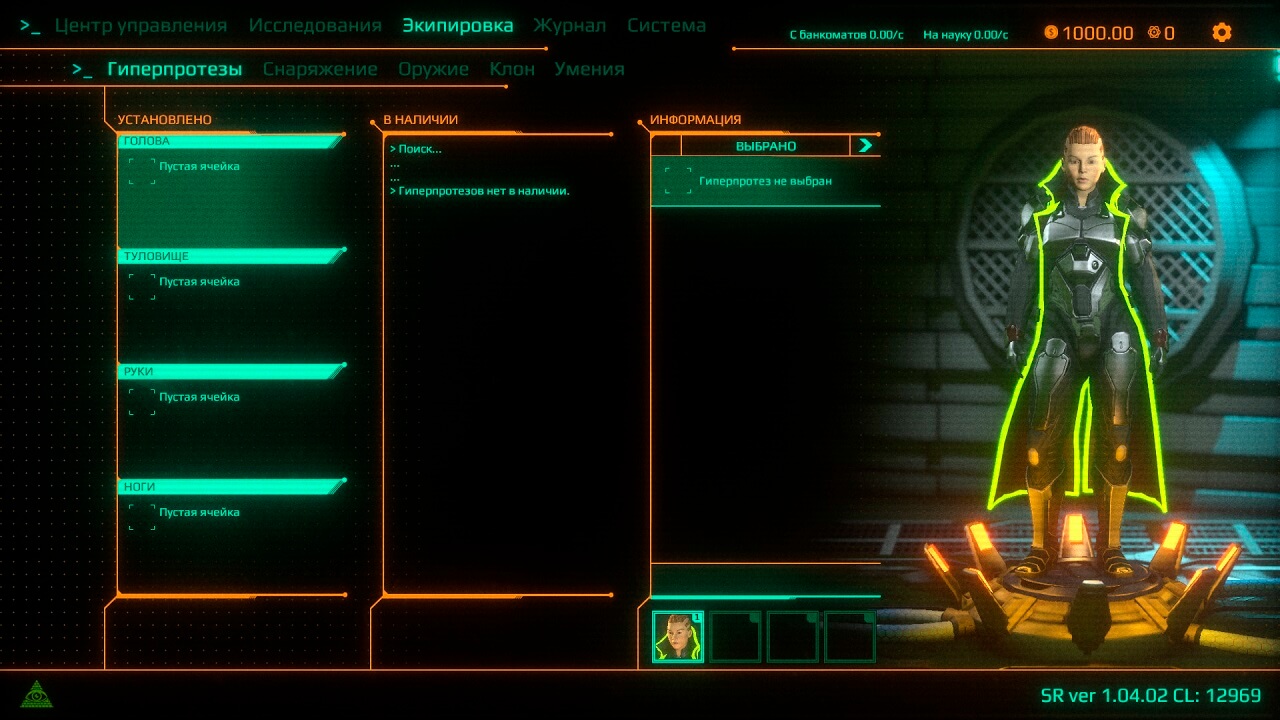The height and width of the screenshot is (720, 1280).
Task: Open the Журнал tab
Action: click(569, 26)
